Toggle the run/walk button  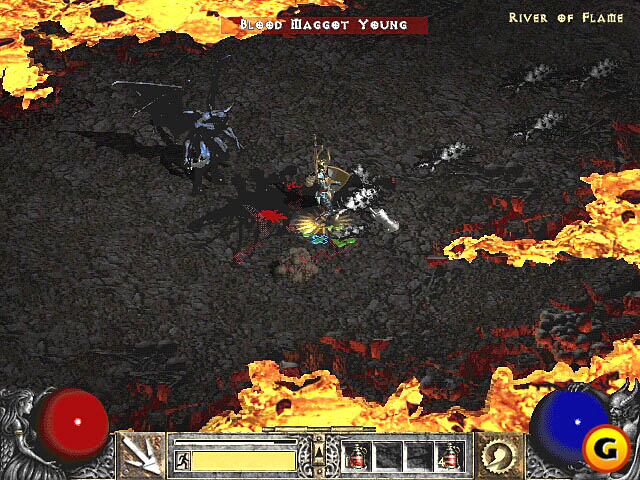pyautogui.click(x=184, y=460)
